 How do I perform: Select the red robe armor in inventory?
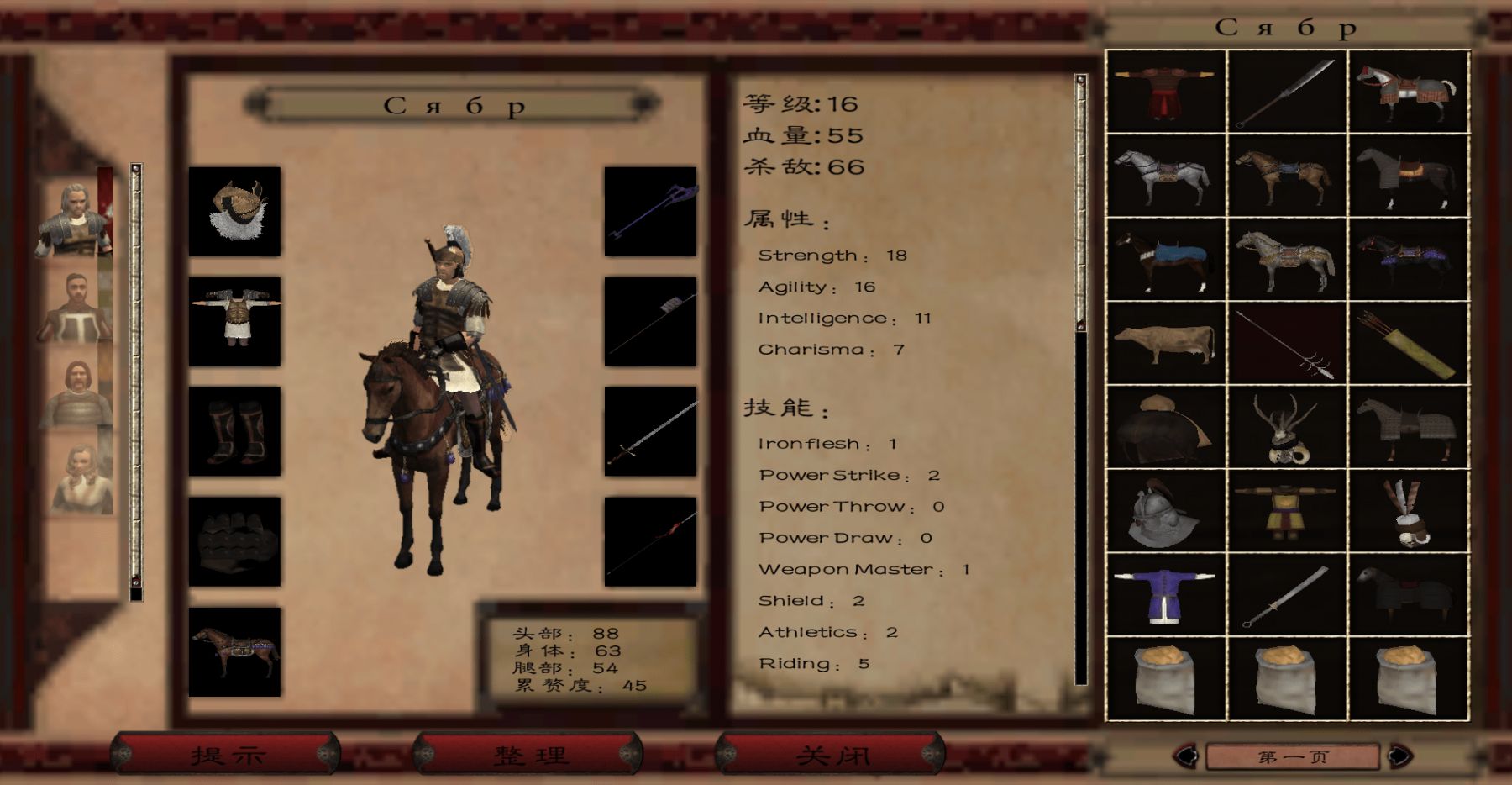(x=1166, y=91)
